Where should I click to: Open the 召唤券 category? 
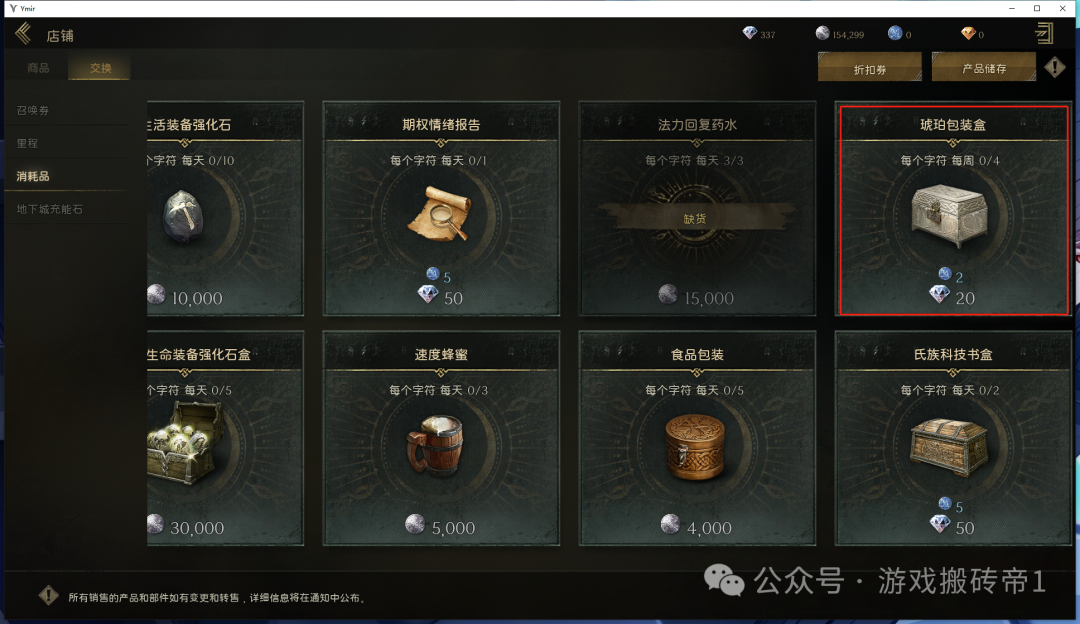click(x=34, y=110)
